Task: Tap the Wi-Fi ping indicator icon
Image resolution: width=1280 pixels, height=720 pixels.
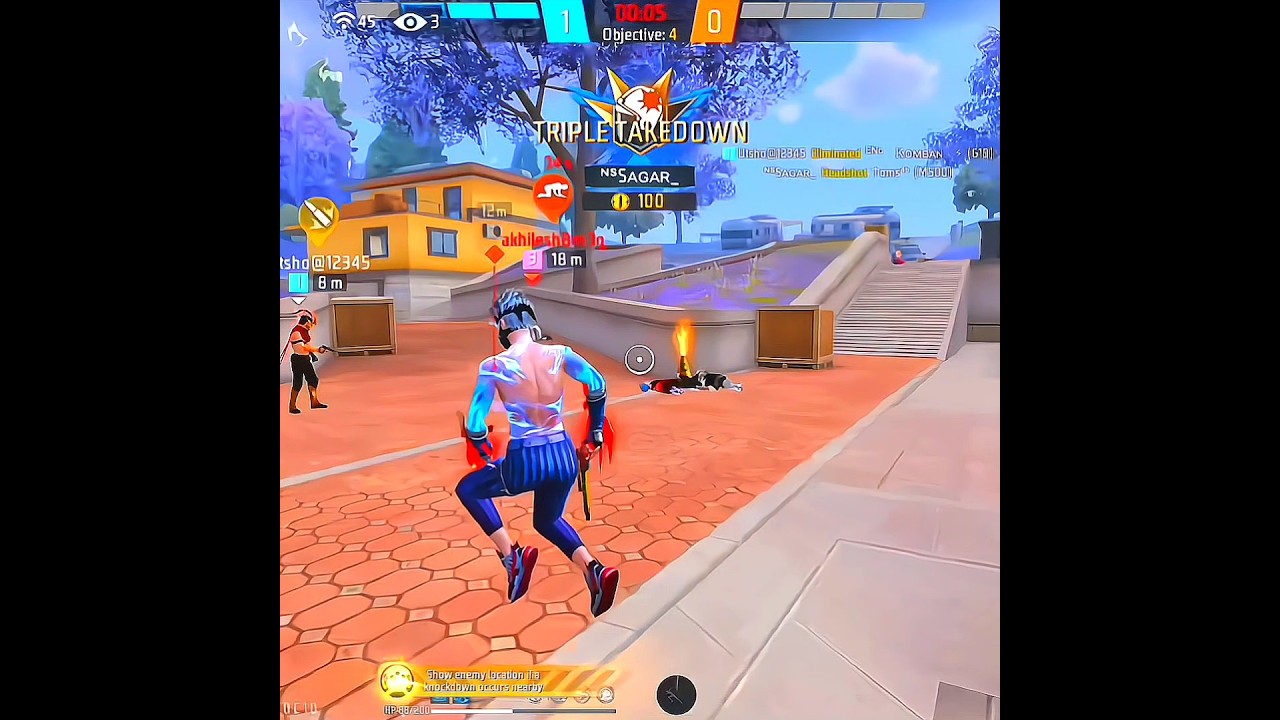Action: tap(344, 21)
